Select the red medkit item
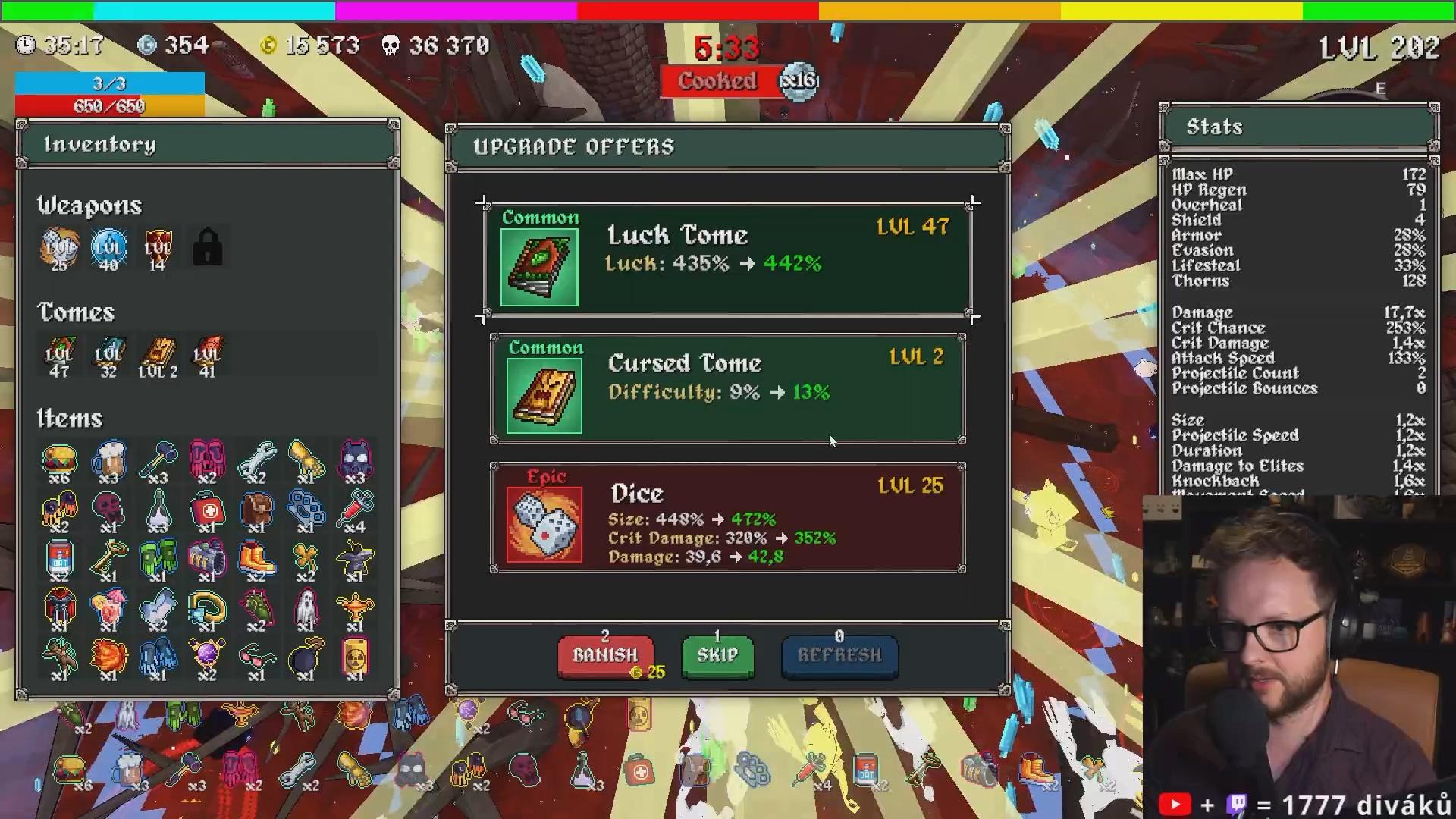Screen dimensions: 1456x819 click(x=207, y=510)
